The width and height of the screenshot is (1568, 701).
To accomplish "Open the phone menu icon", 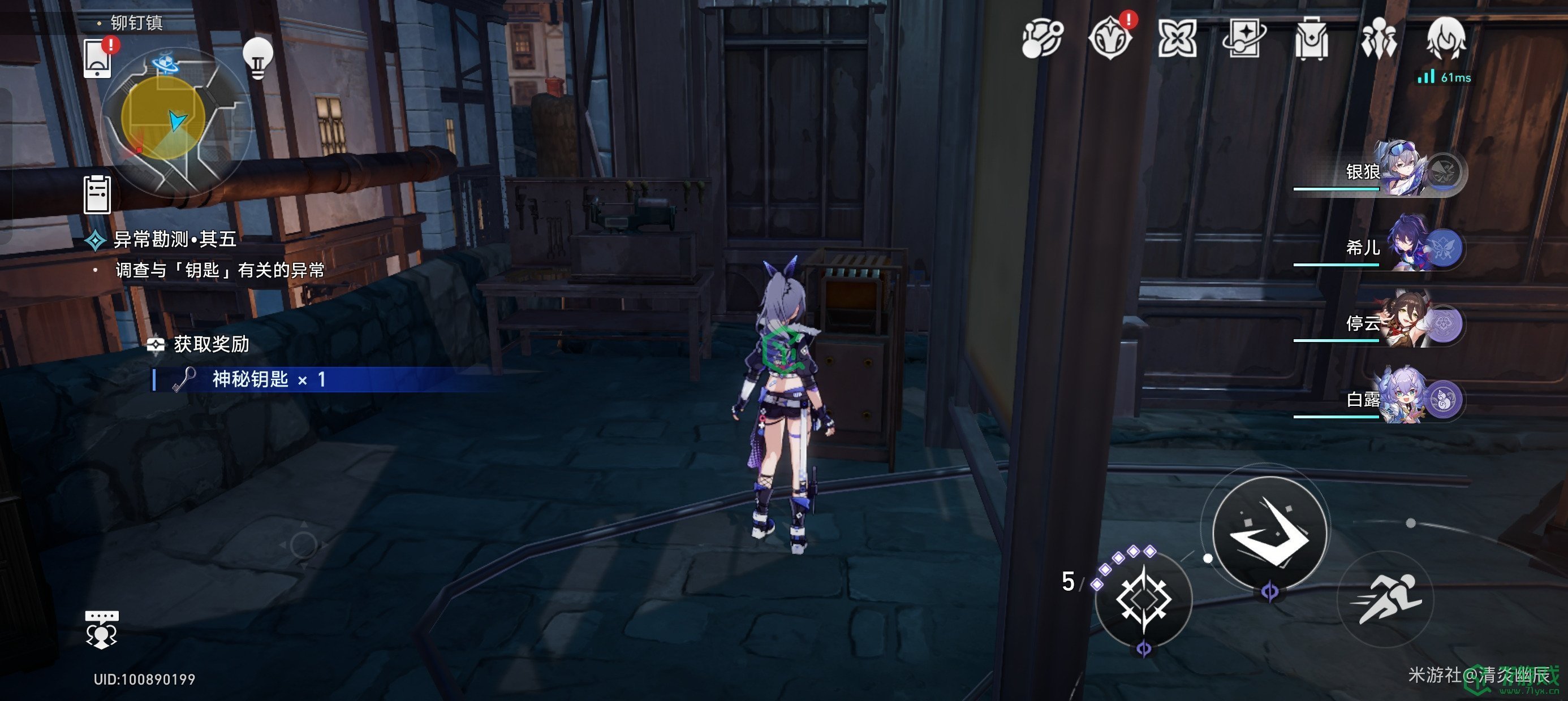I will click(97, 59).
